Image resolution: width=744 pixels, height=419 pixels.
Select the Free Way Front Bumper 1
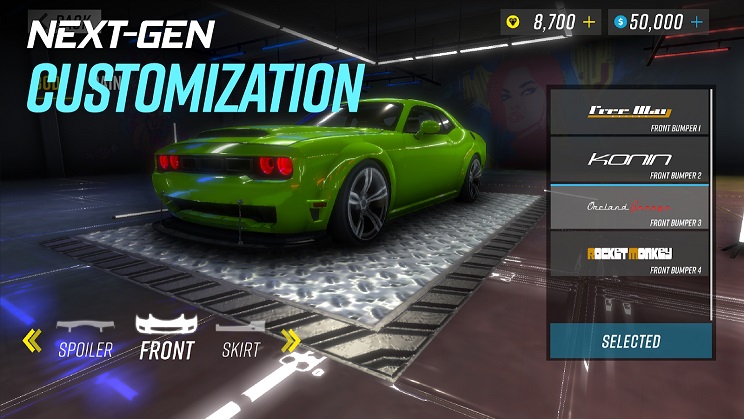[x=629, y=112]
